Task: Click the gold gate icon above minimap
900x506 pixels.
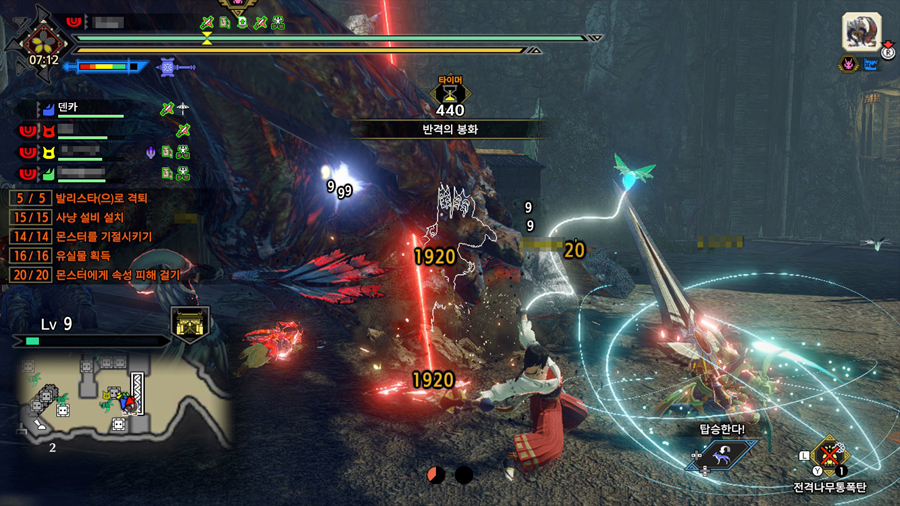Action: pos(189,325)
